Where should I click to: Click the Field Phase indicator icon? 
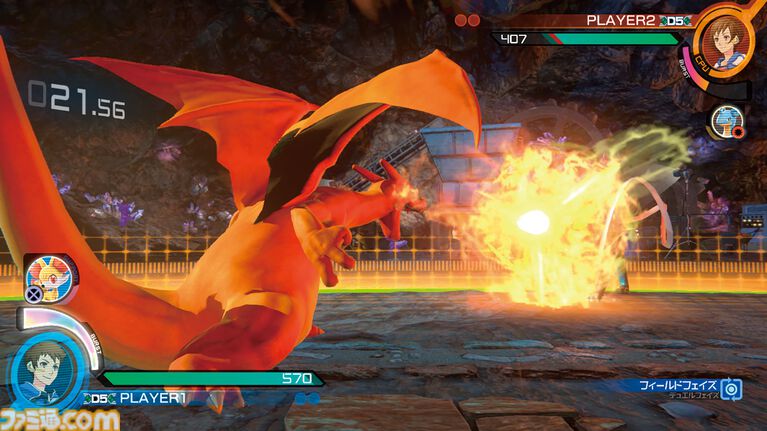point(731,389)
